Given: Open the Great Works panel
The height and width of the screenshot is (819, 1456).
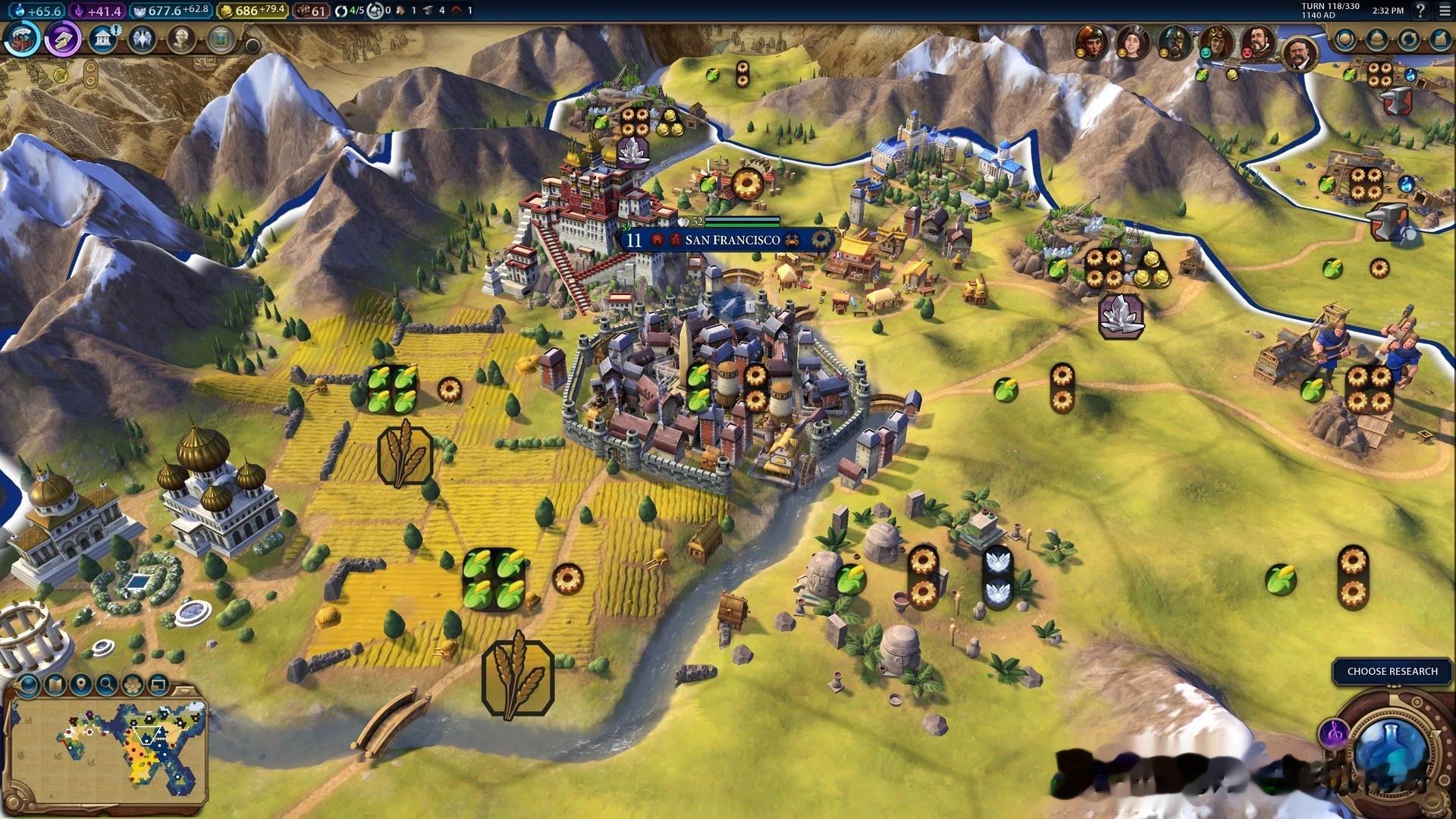Looking at the screenshot, I should pos(221,39).
